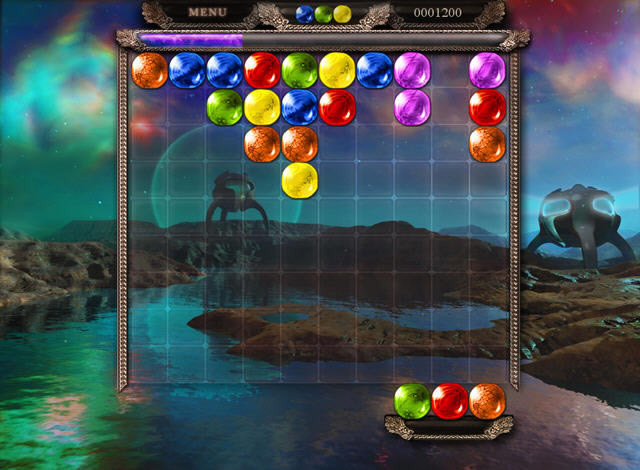The width and height of the screenshot is (640, 470).
Task: Select the lone yellow ball hanging lowest on the board
Action: click(x=300, y=180)
